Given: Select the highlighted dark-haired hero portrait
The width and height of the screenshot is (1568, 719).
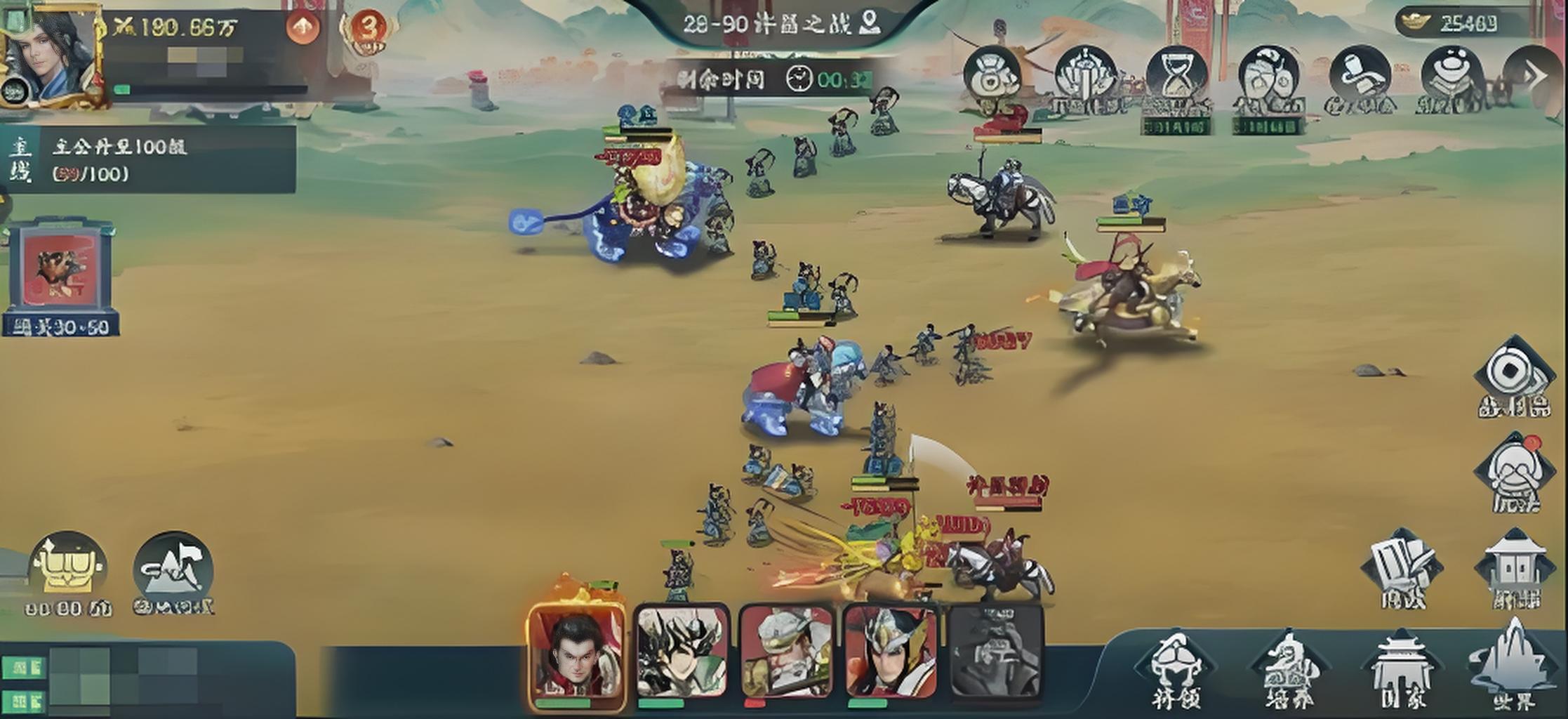Looking at the screenshot, I should point(577,654).
